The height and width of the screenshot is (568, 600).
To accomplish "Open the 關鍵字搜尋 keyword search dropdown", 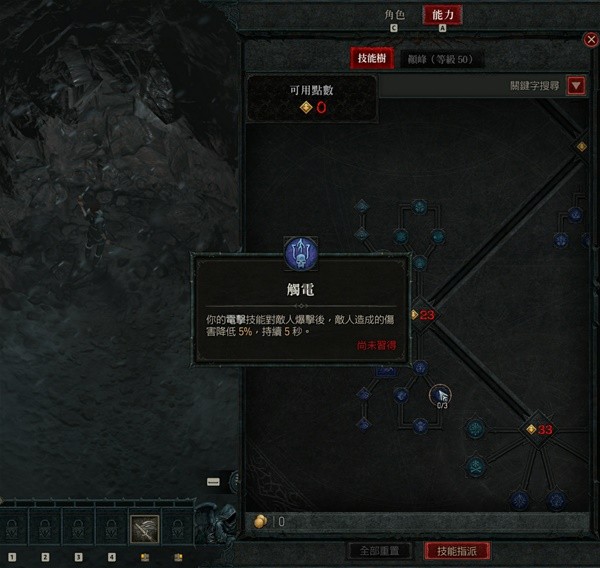I will coord(576,86).
